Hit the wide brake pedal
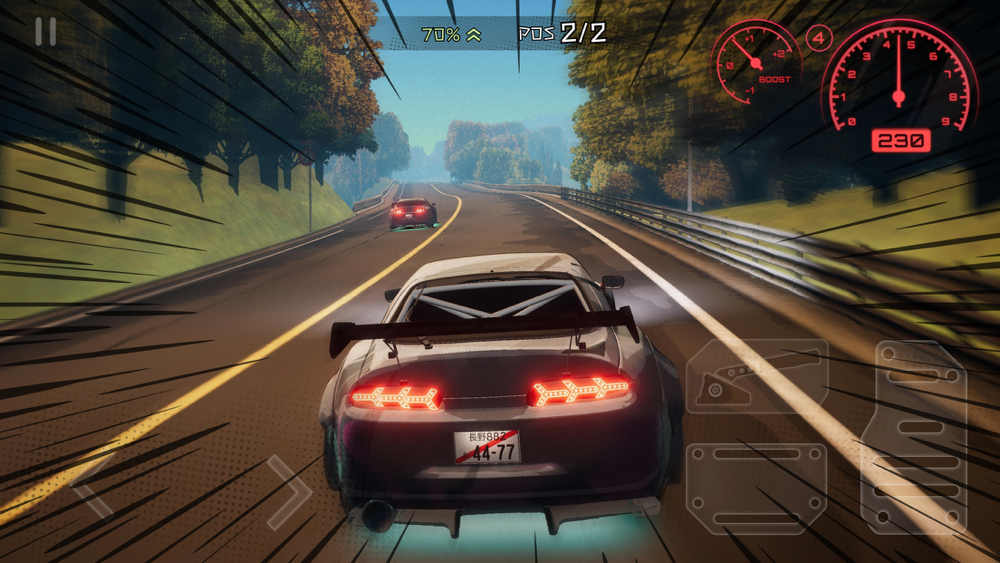This screenshot has width=1000, height=563. click(x=756, y=488)
